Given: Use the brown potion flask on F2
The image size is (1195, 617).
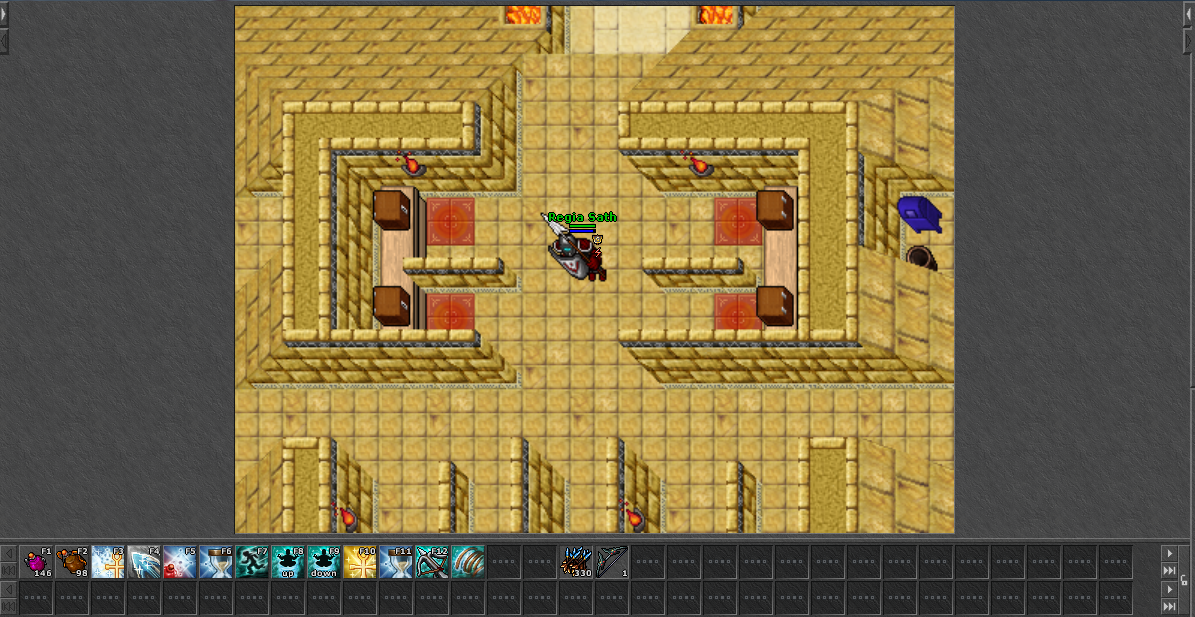Looking at the screenshot, I should tap(73, 562).
